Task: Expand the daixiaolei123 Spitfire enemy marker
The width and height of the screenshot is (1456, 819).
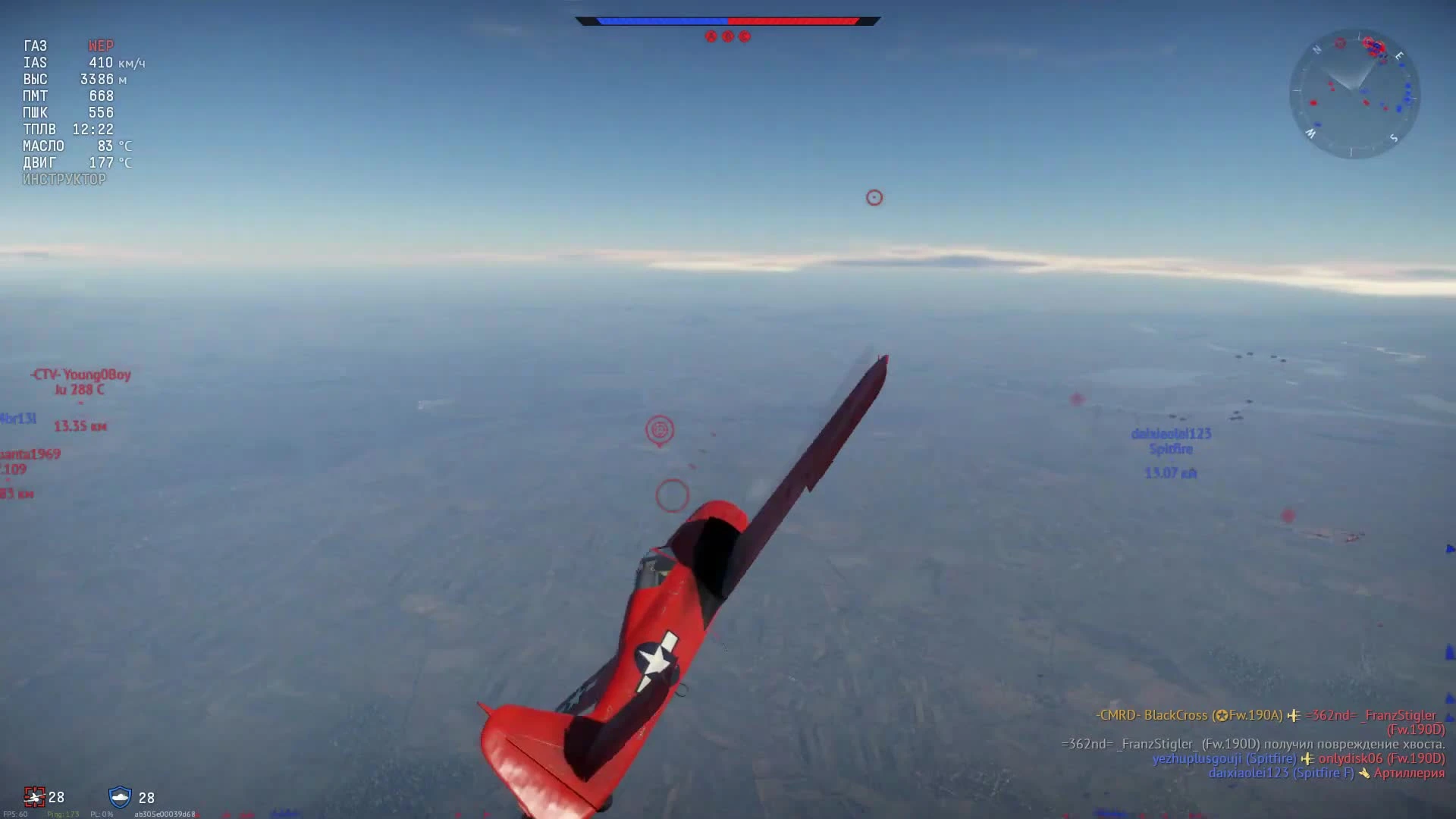Action: (x=1171, y=441)
